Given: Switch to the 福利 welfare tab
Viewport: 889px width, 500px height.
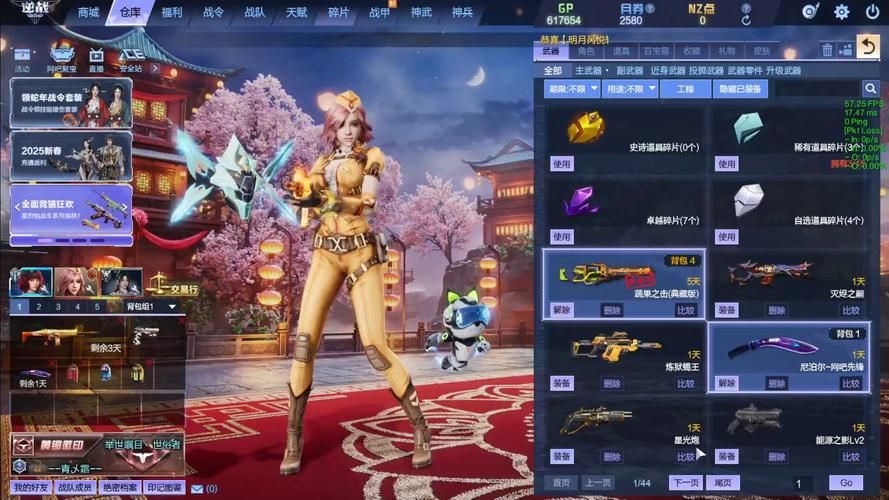Looking at the screenshot, I should (172, 12).
